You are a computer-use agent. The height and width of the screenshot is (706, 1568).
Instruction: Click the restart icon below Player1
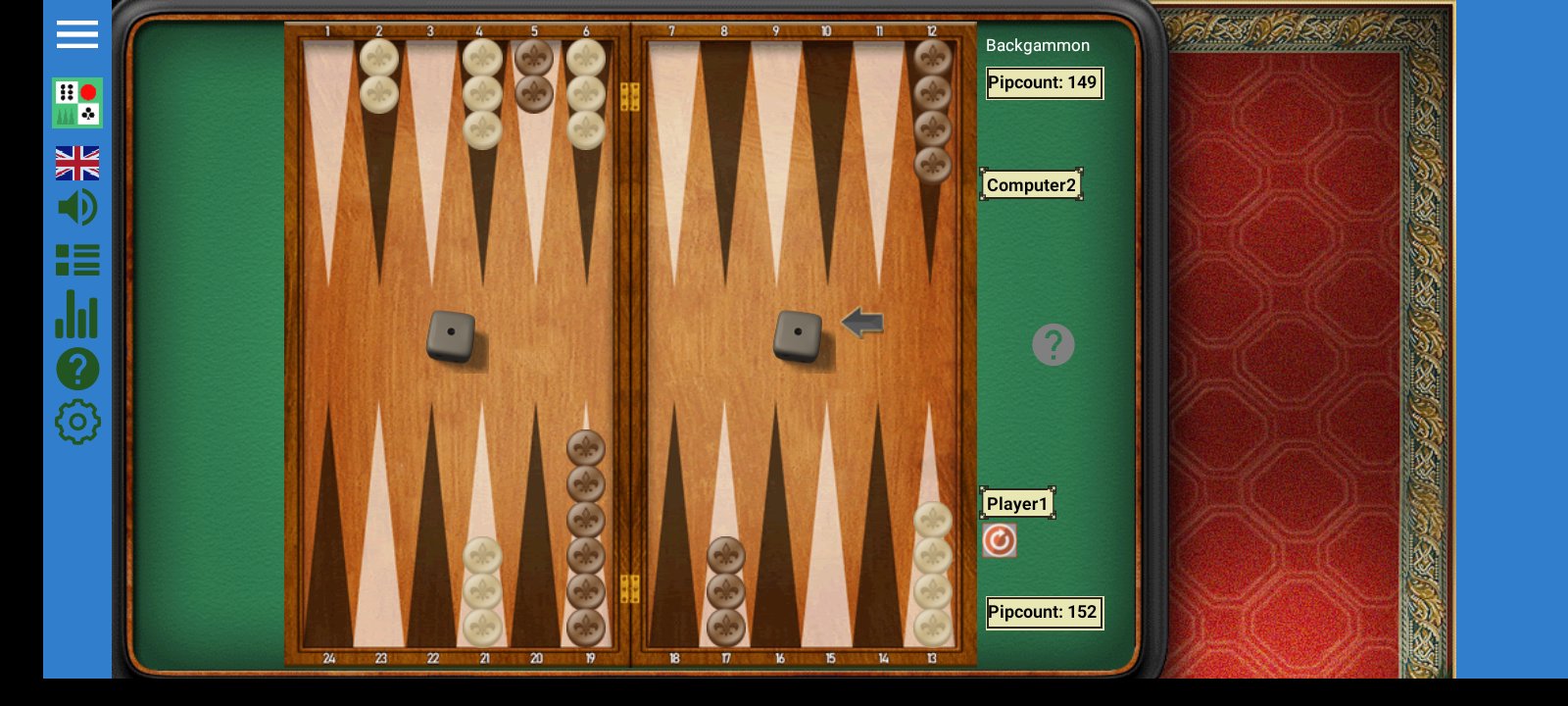pyautogui.click(x=999, y=540)
